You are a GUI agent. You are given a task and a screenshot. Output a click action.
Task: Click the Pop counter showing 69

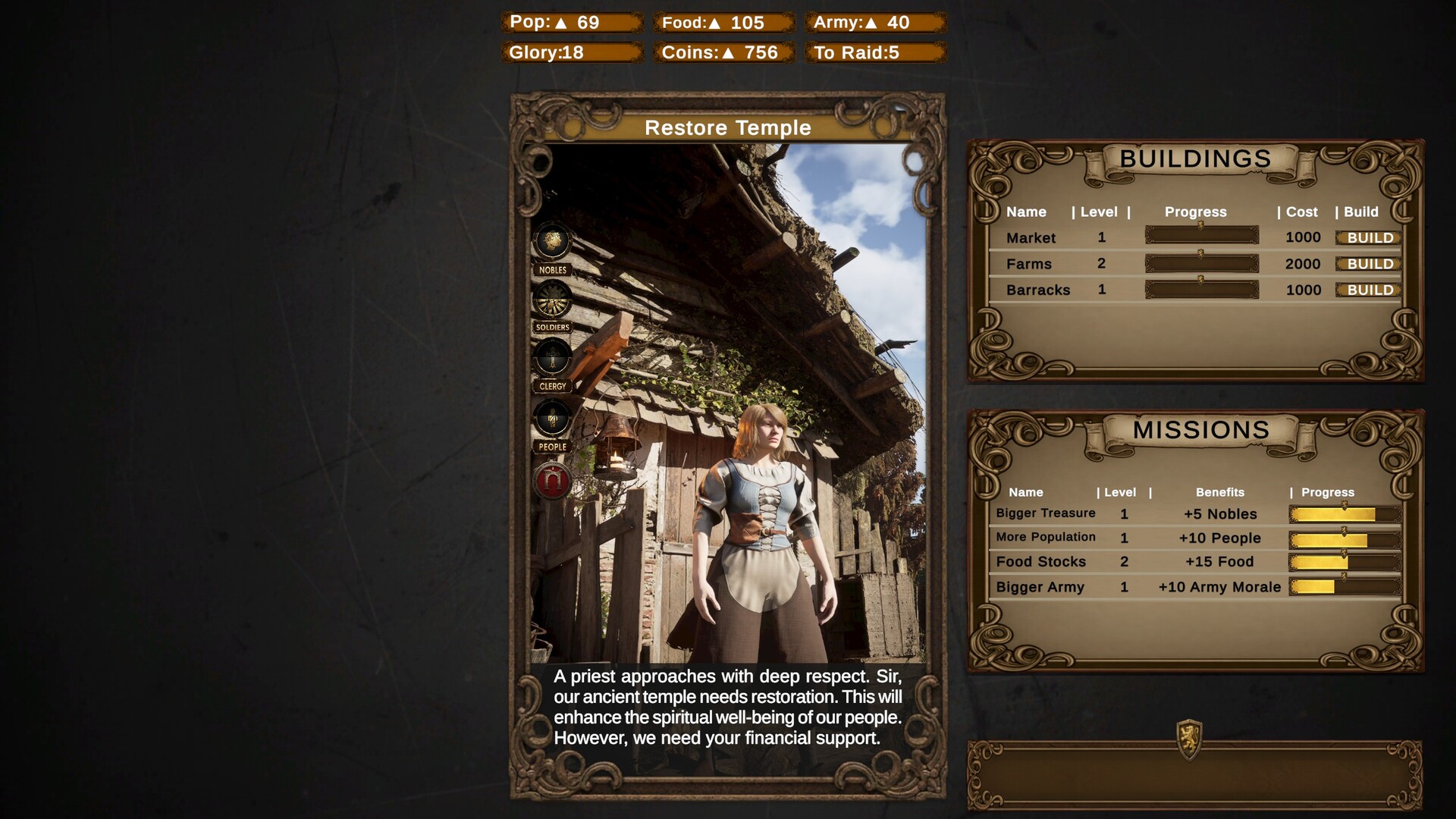coord(571,23)
